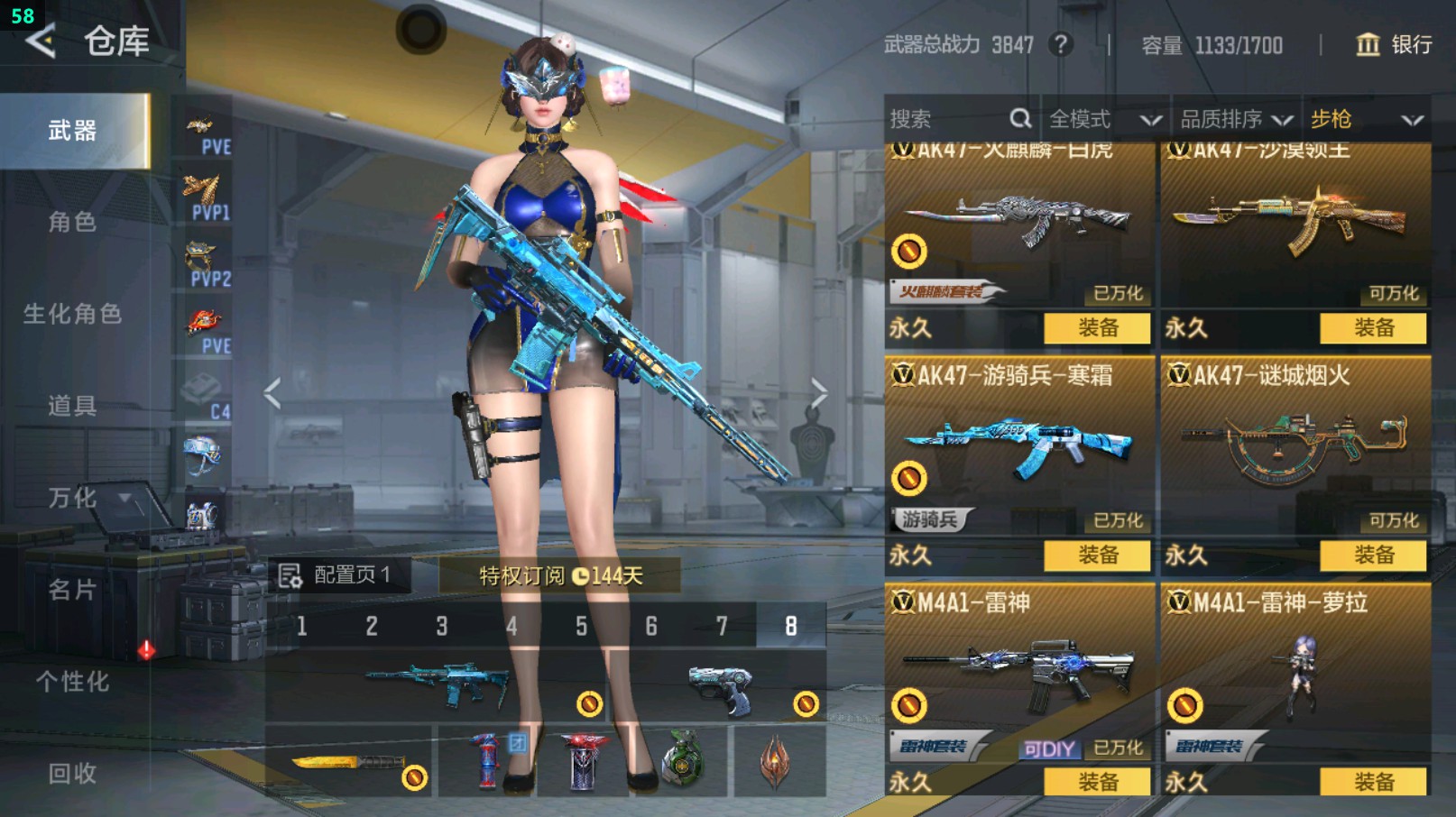The width and height of the screenshot is (1456, 817).
Task: Go back using the arrow beside 仓库
Action: coord(41,41)
